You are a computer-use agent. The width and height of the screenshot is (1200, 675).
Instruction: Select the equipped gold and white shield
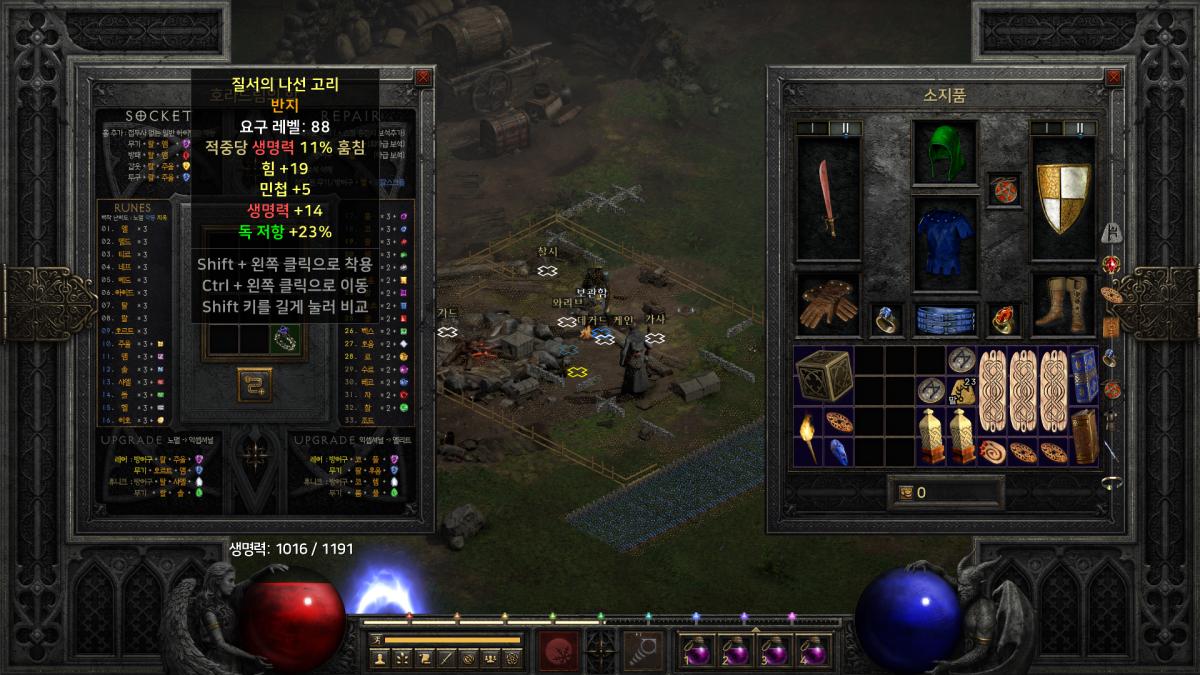1063,197
